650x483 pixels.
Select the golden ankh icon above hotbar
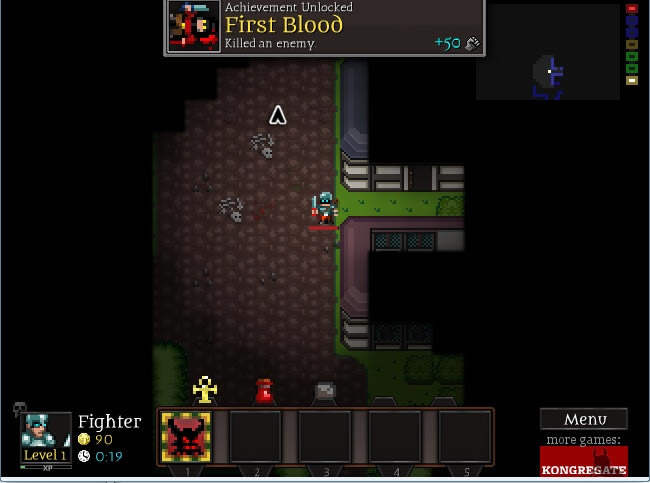205,389
